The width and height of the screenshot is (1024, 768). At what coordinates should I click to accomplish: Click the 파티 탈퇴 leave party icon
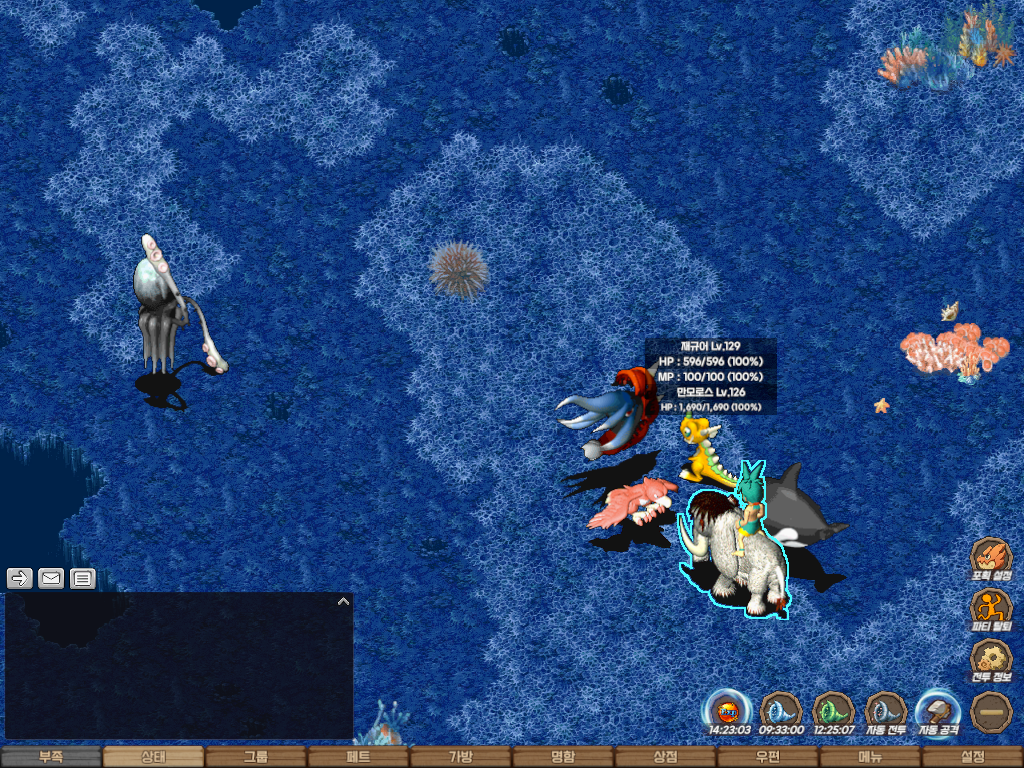(x=991, y=609)
